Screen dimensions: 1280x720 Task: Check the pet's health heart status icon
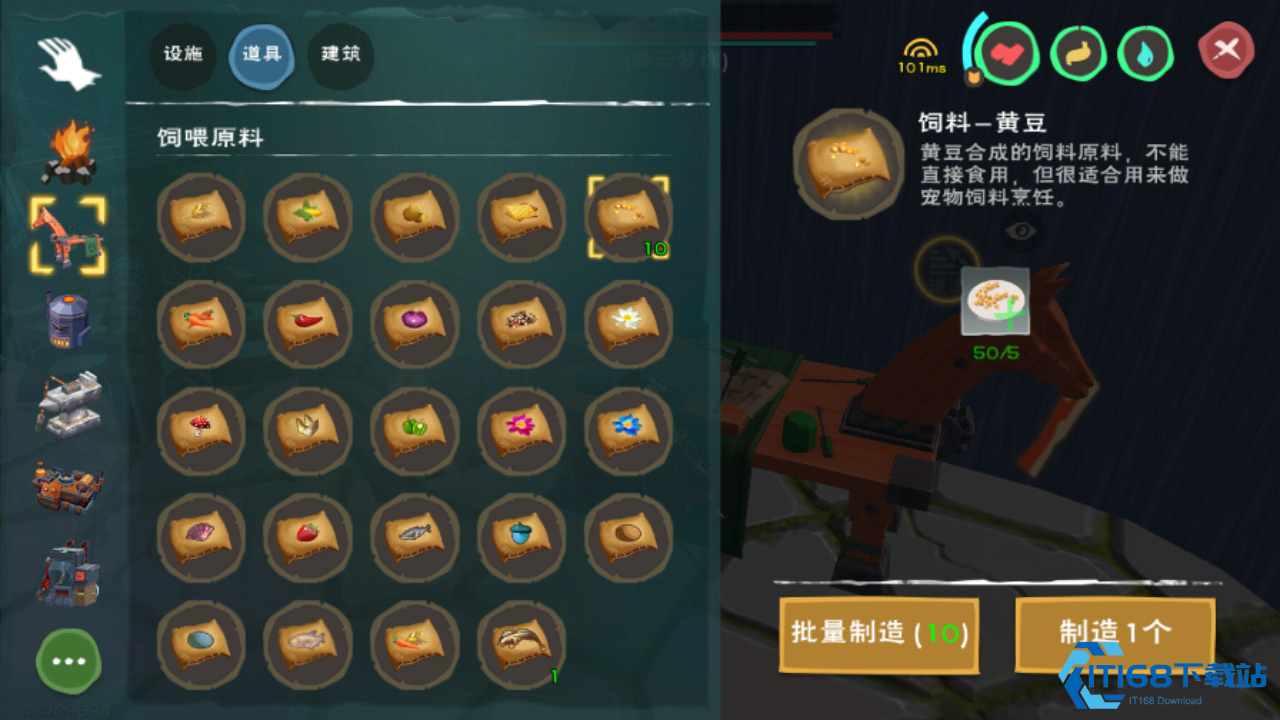click(x=1008, y=54)
